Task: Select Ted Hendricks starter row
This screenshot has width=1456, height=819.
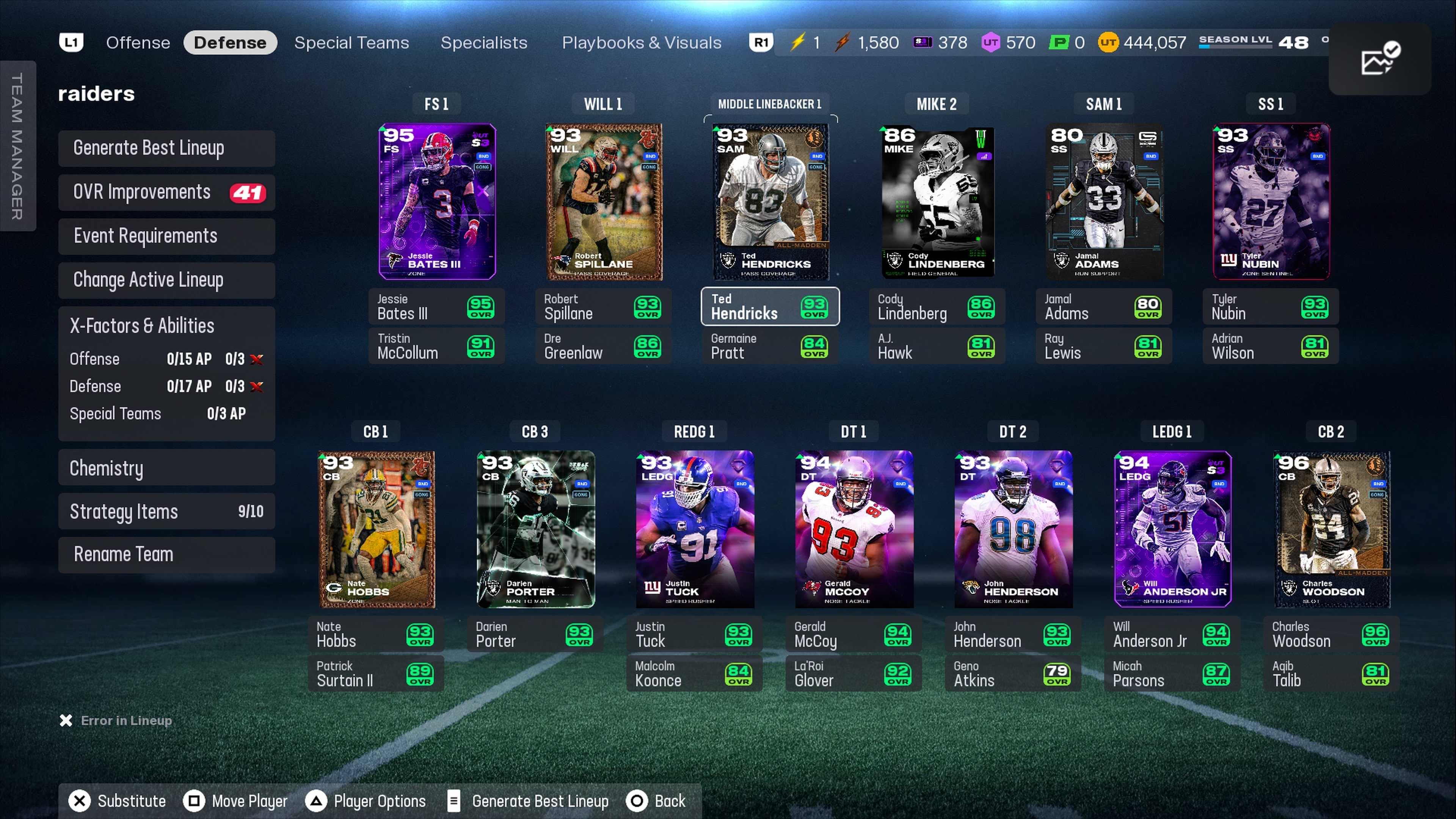Action: (770, 306)
